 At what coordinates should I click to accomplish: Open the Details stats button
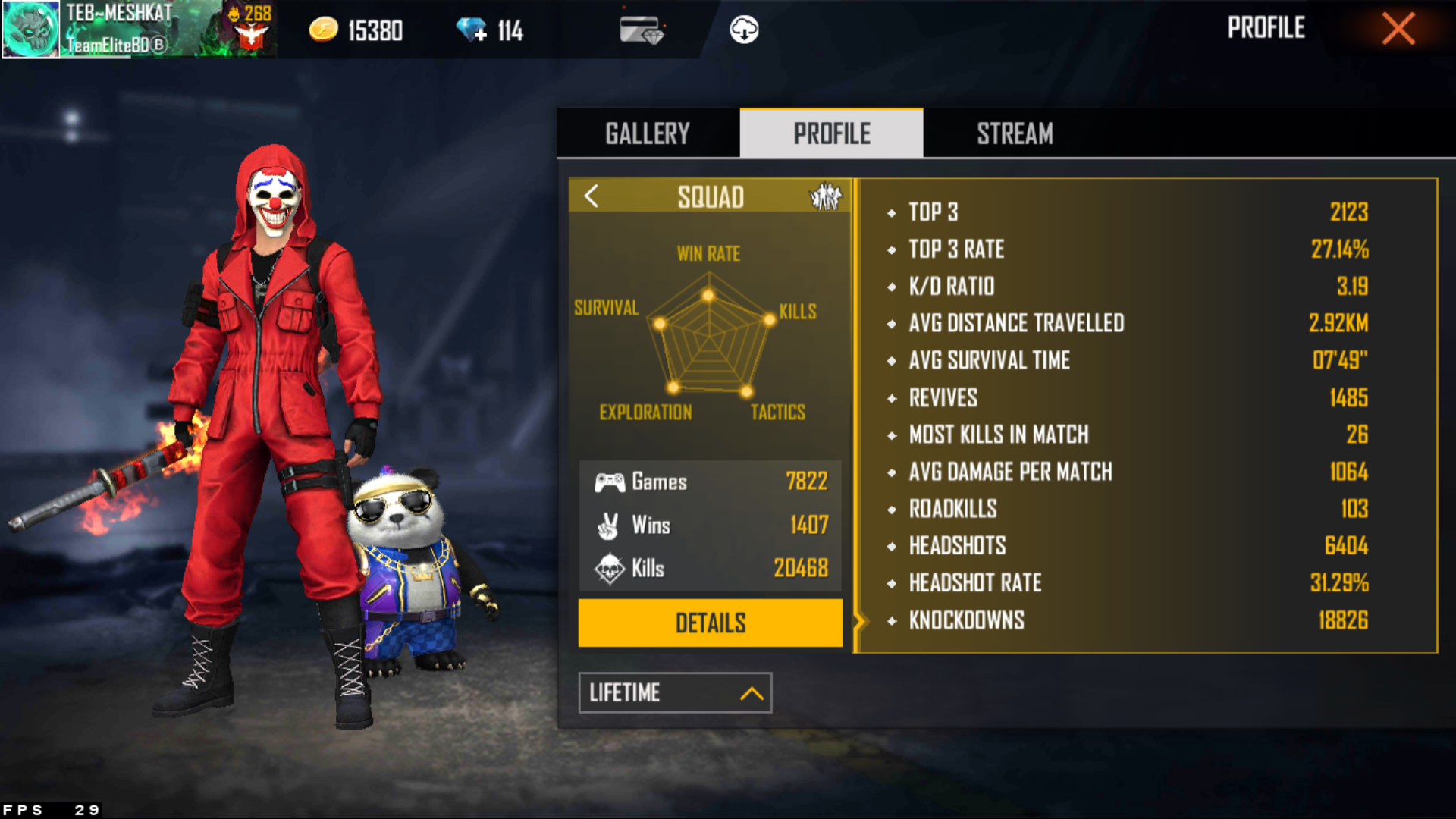[x=710, y=623]
